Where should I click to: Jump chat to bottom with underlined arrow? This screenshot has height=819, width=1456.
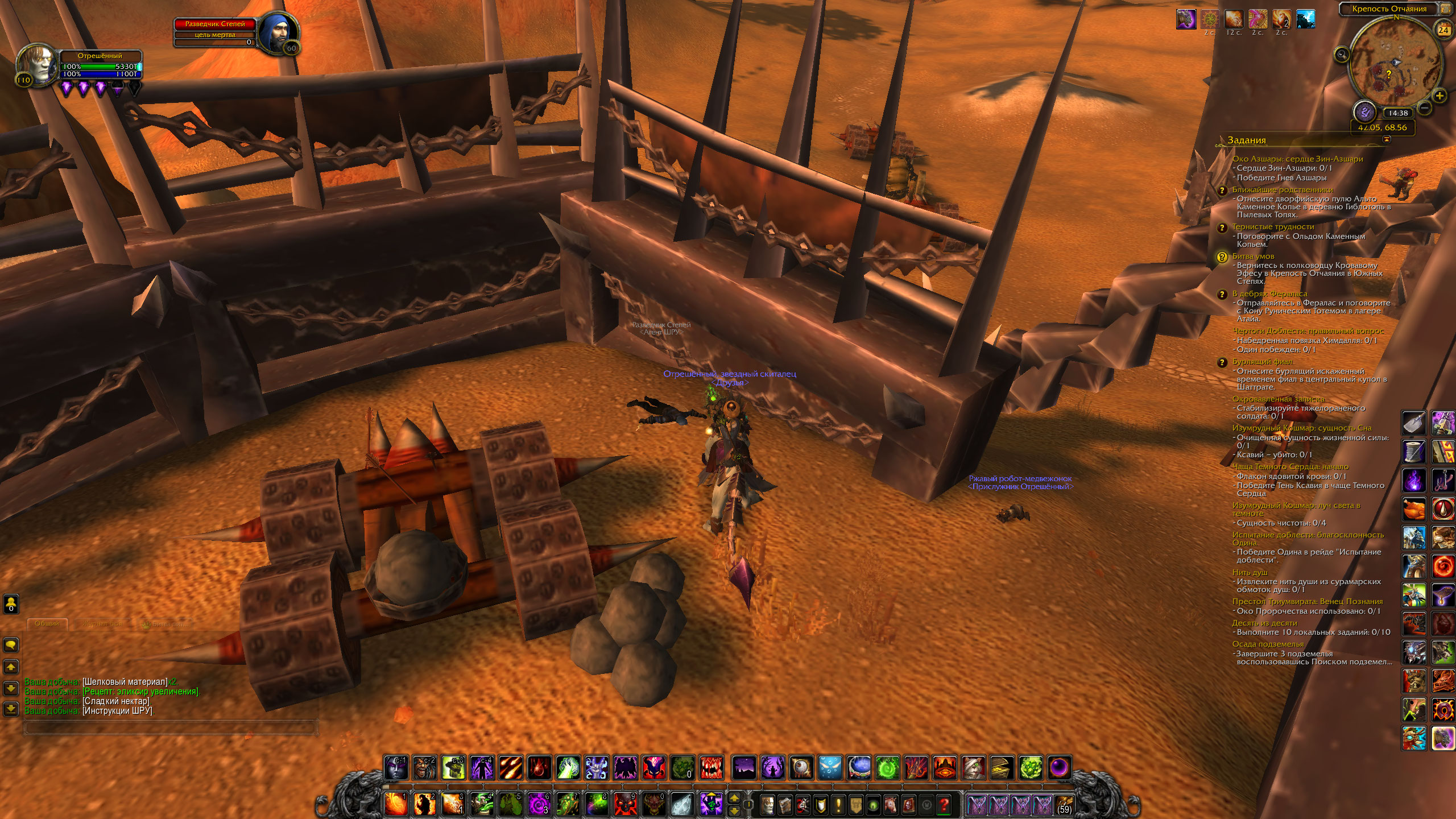pyautogui.click(x=11, y=709)
